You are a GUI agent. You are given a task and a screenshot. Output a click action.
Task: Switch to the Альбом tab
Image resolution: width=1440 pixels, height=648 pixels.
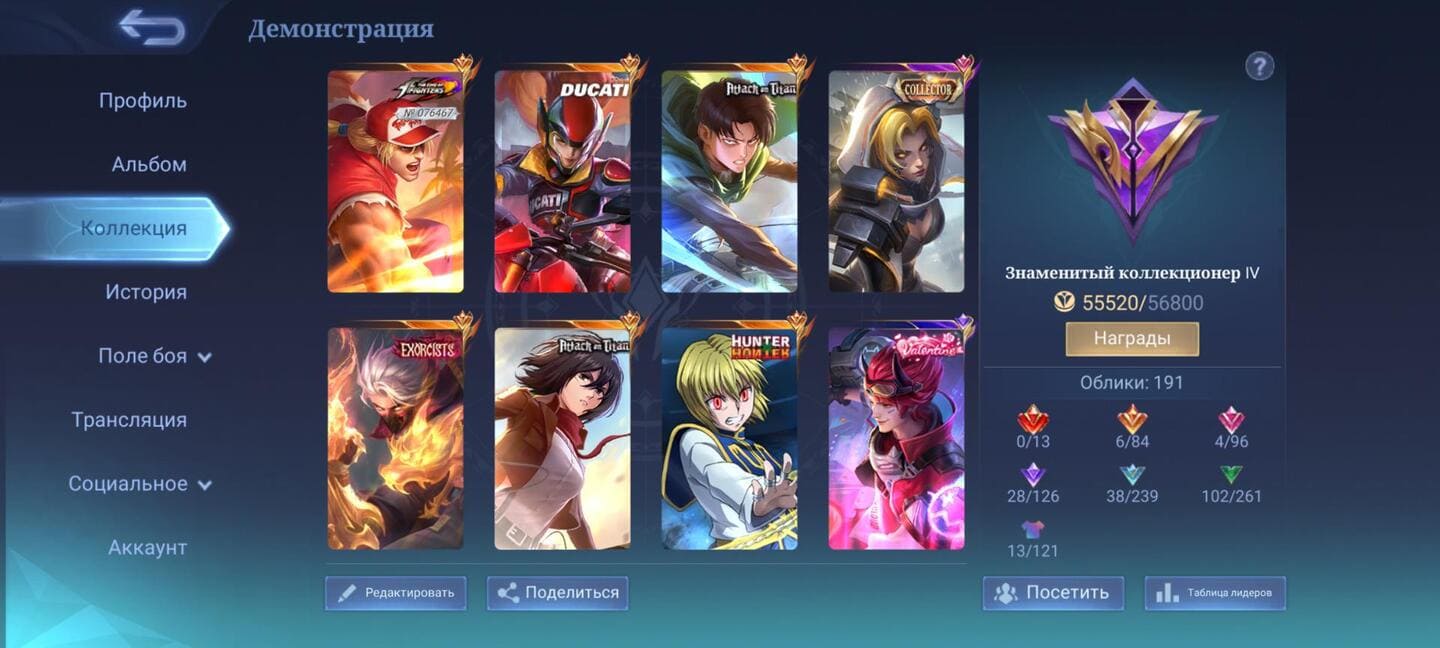[x=148, y=165]
